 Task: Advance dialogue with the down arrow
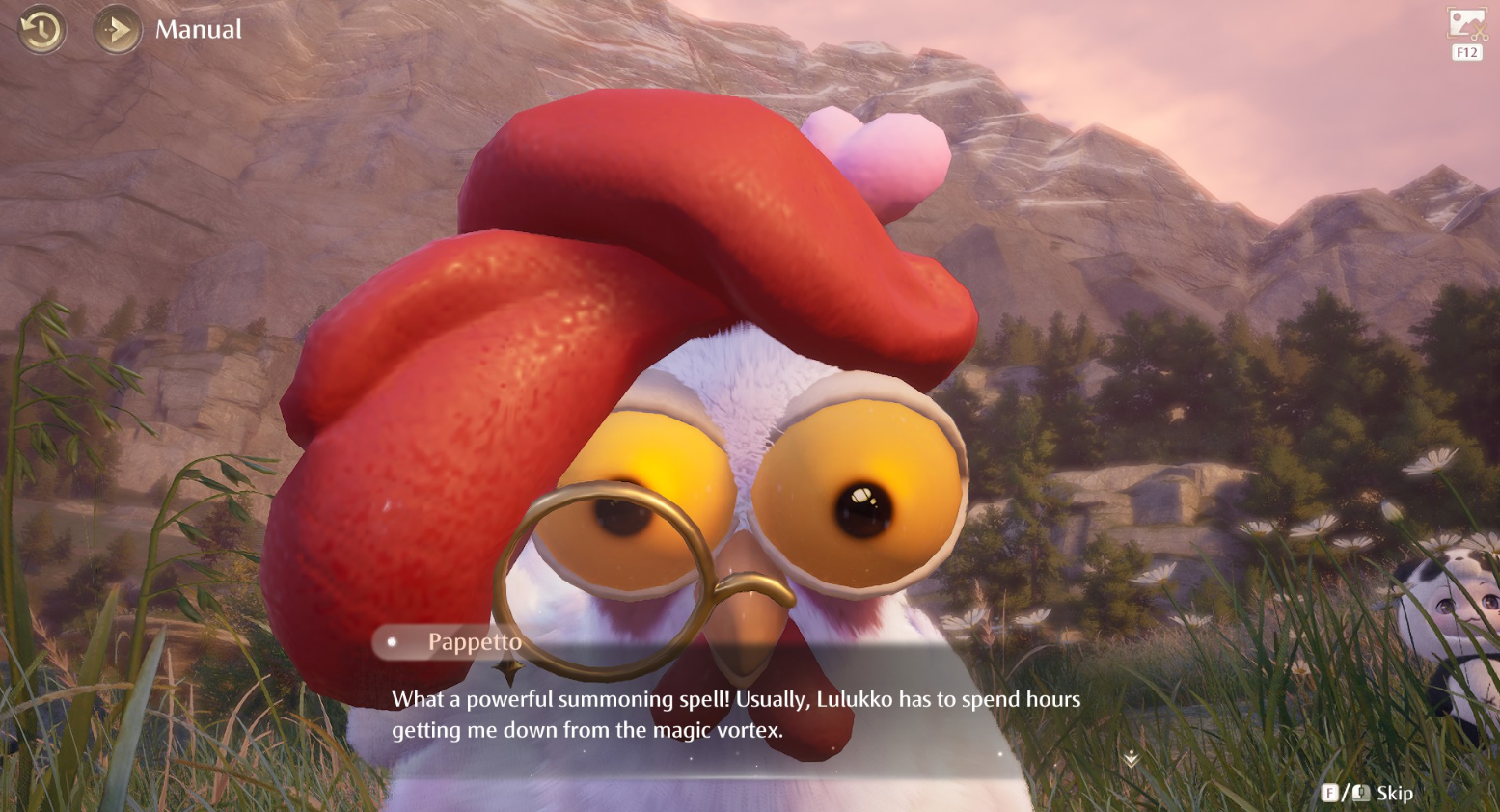pos(1131,760)
